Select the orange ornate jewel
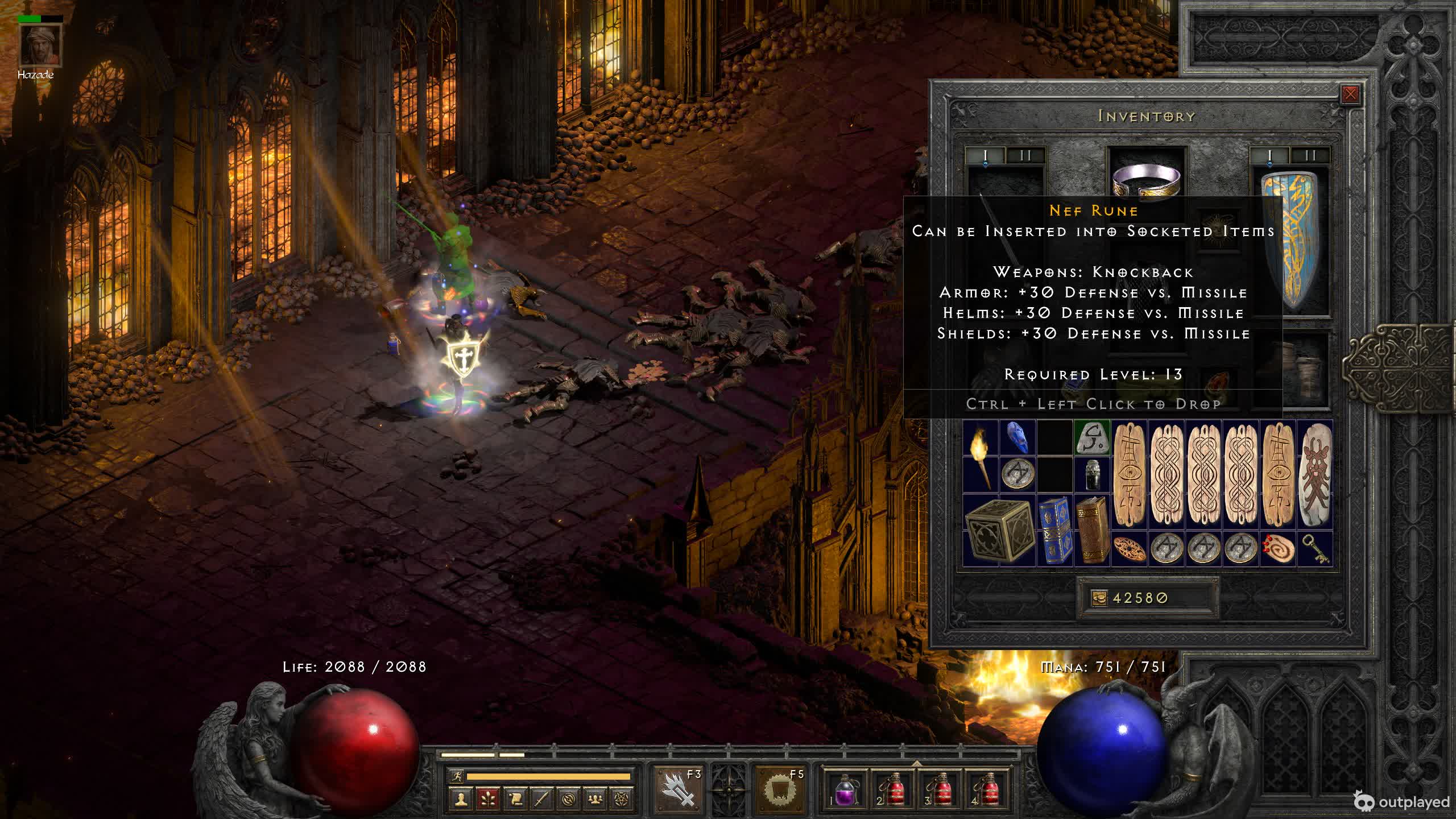 1130,549
